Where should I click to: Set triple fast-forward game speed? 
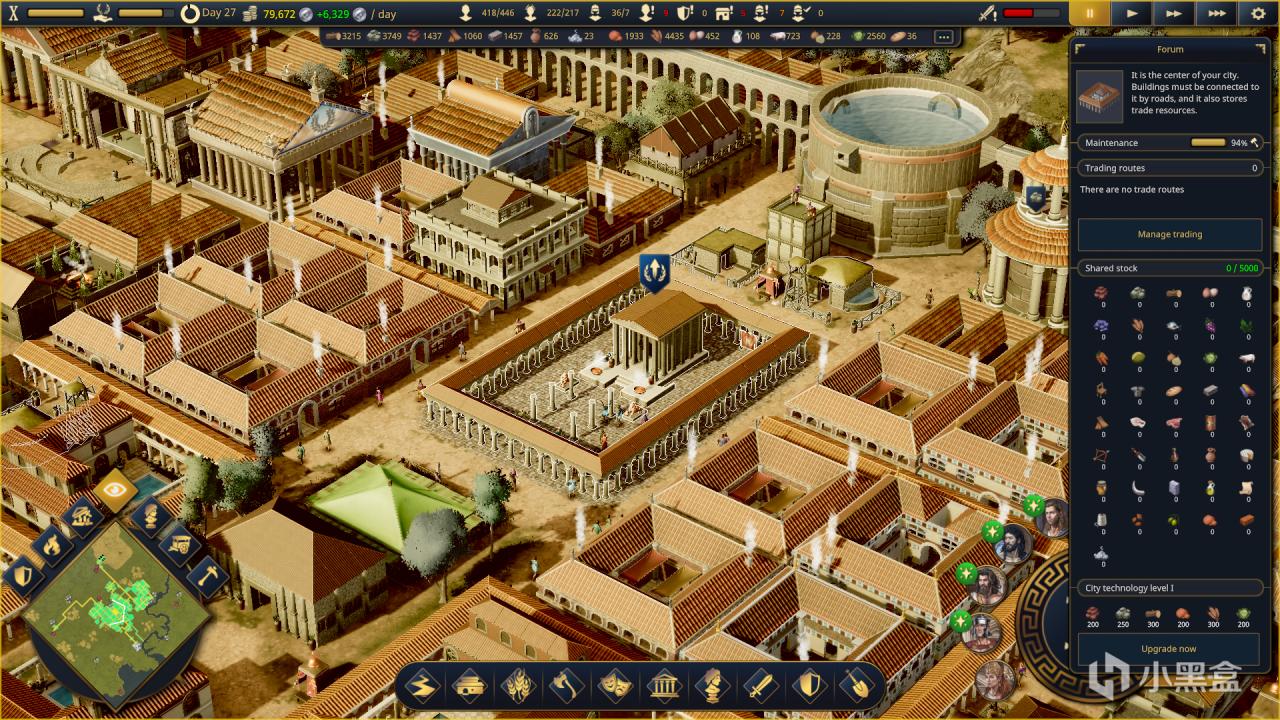click(1216, 14)
